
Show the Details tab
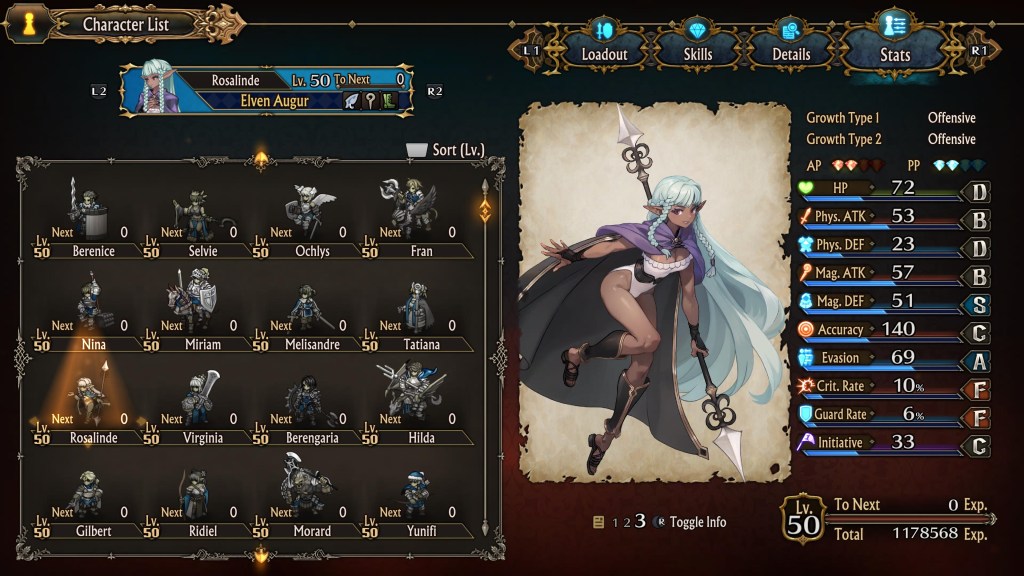coord(791,44)
